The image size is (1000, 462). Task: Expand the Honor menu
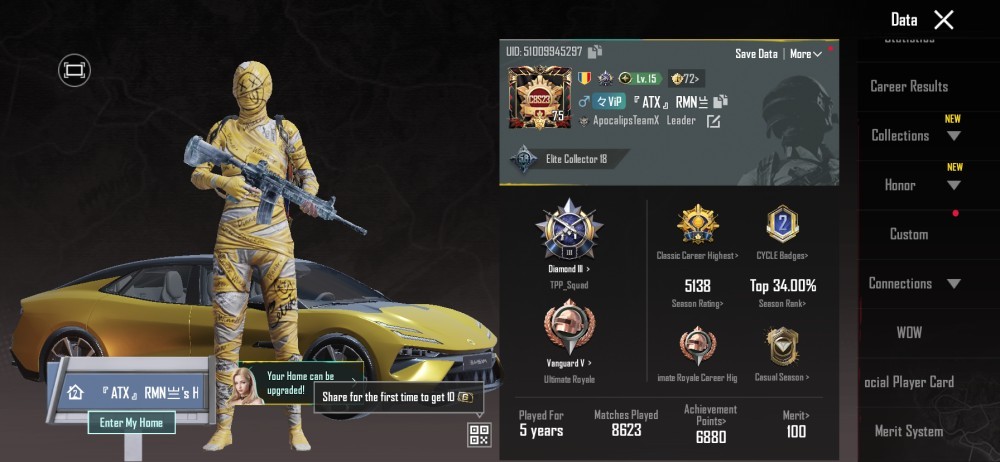[913, 185]
